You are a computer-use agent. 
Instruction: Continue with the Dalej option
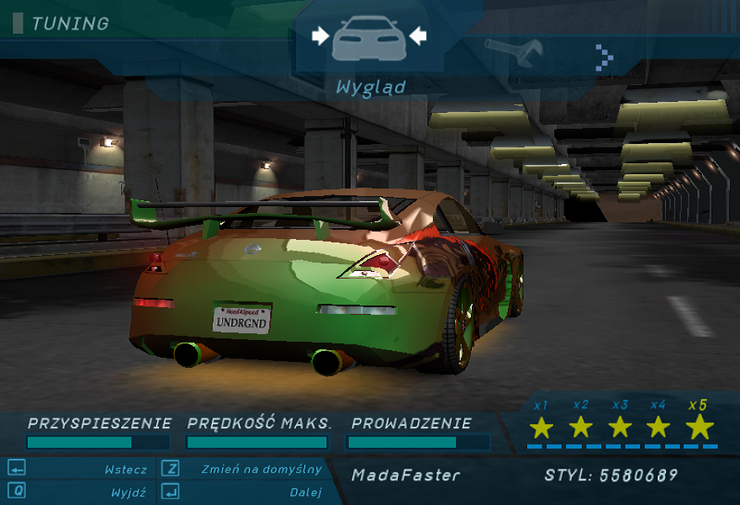[x=305, y=492]
